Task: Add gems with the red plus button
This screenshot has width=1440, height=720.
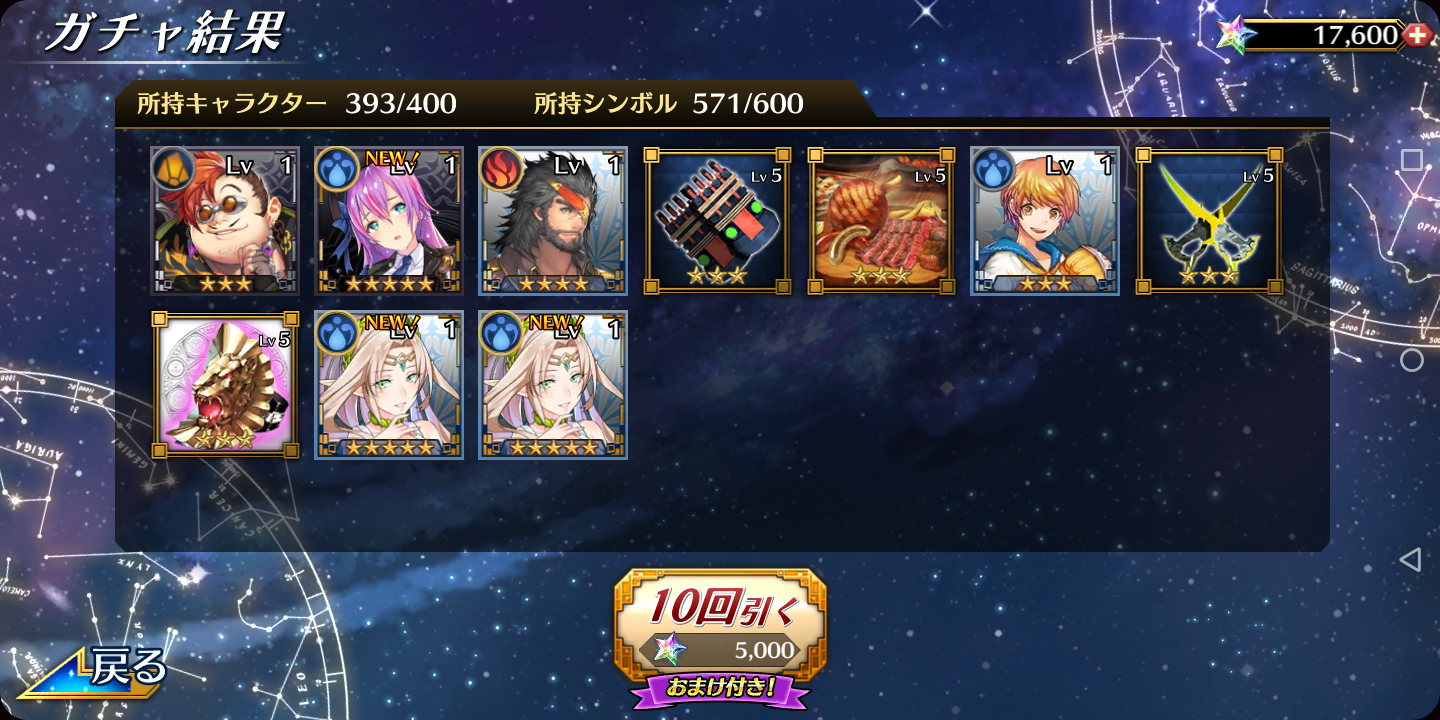Action: click(1416, 35)
